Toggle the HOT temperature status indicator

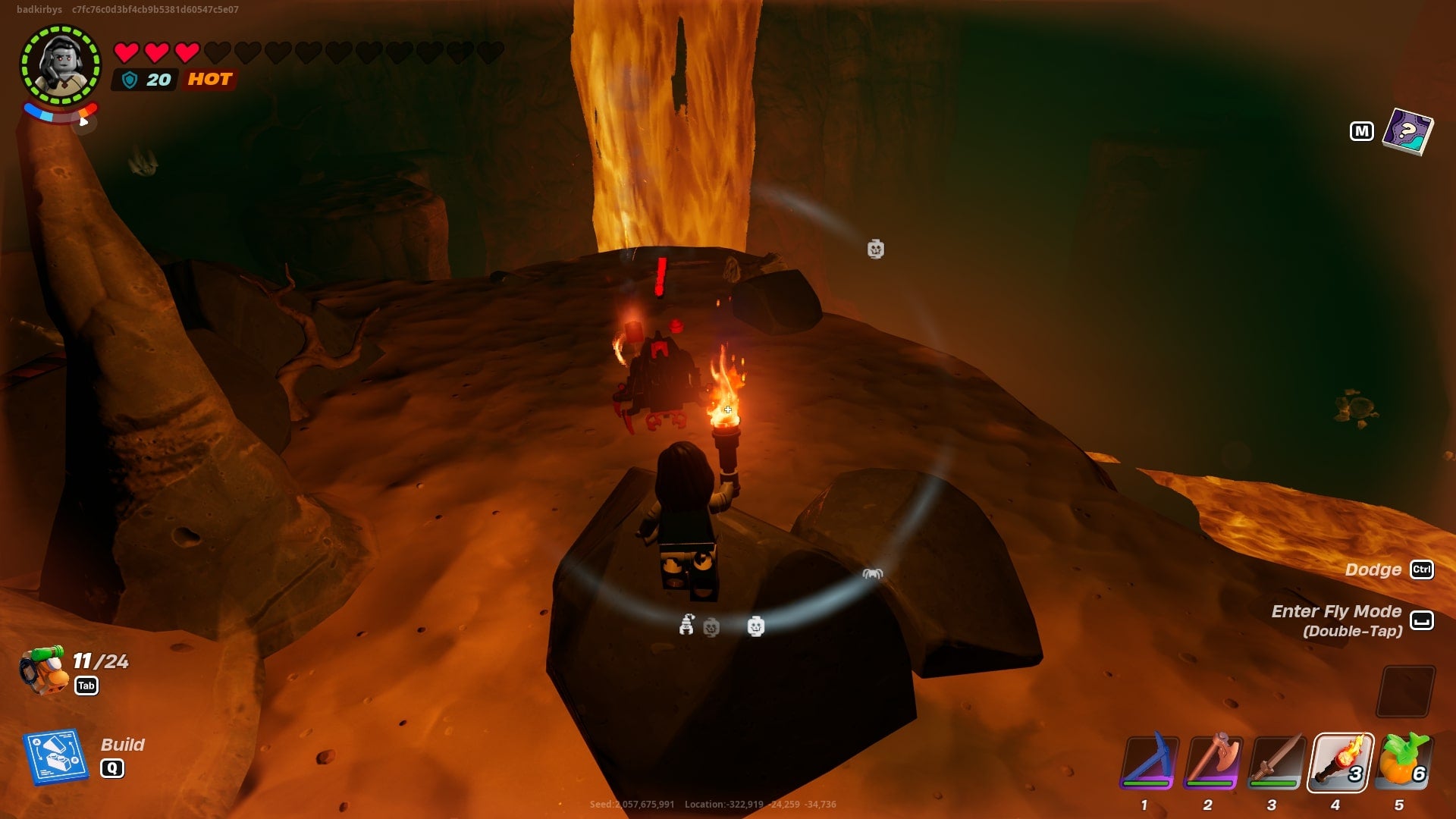coord(209,79)
